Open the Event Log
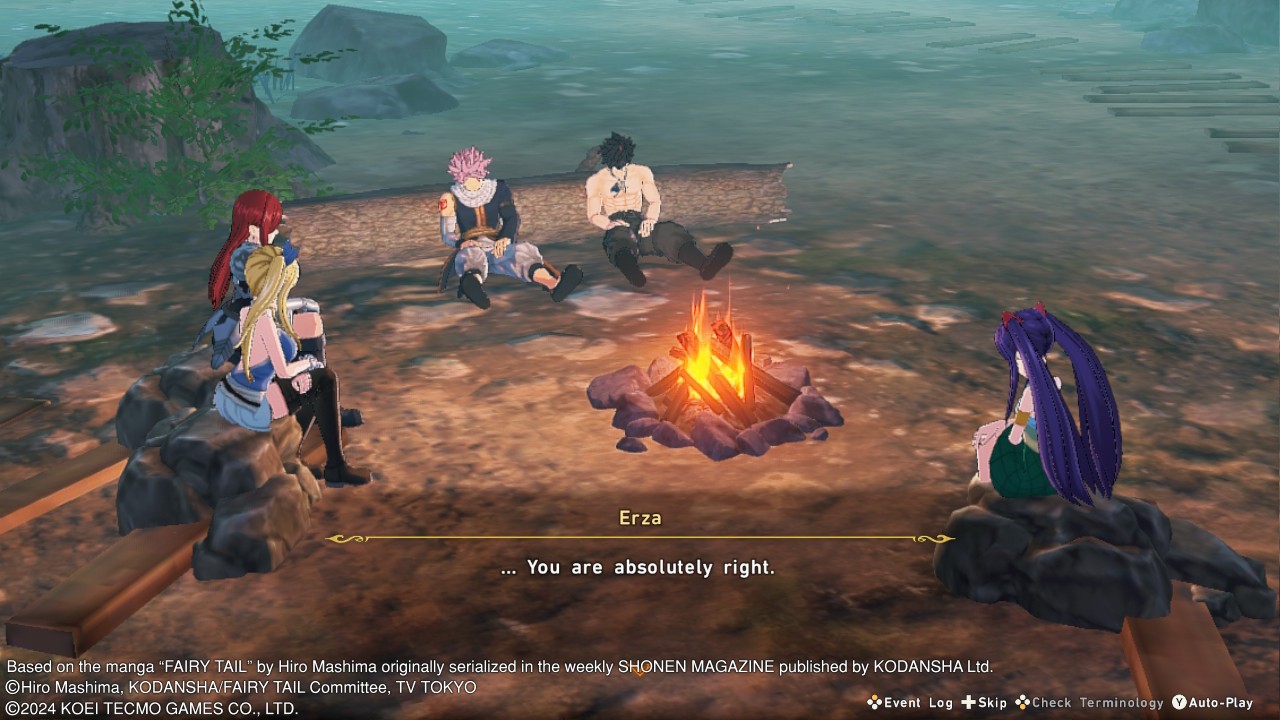Viewport: 1280px width, 720px height. (x=909, y=703)
